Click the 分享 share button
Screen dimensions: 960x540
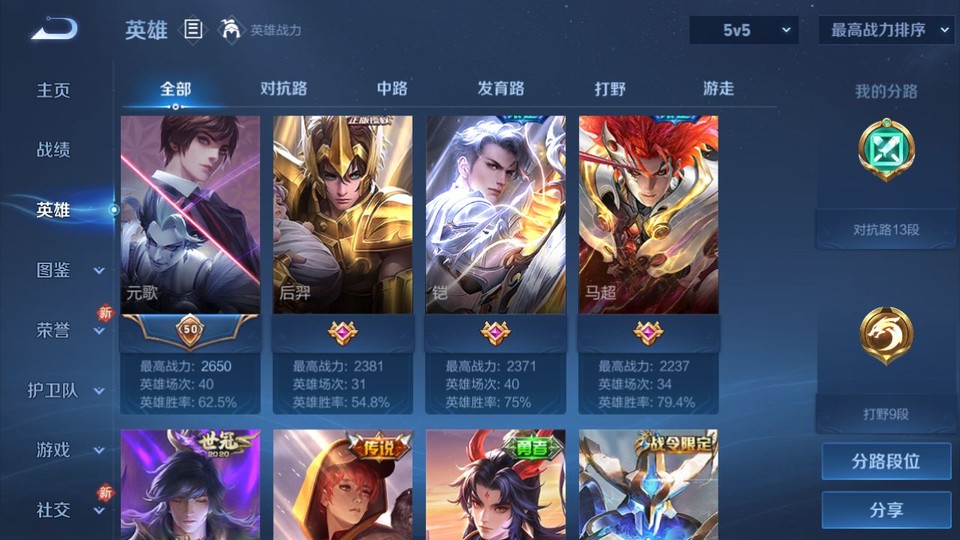(886, 510)
